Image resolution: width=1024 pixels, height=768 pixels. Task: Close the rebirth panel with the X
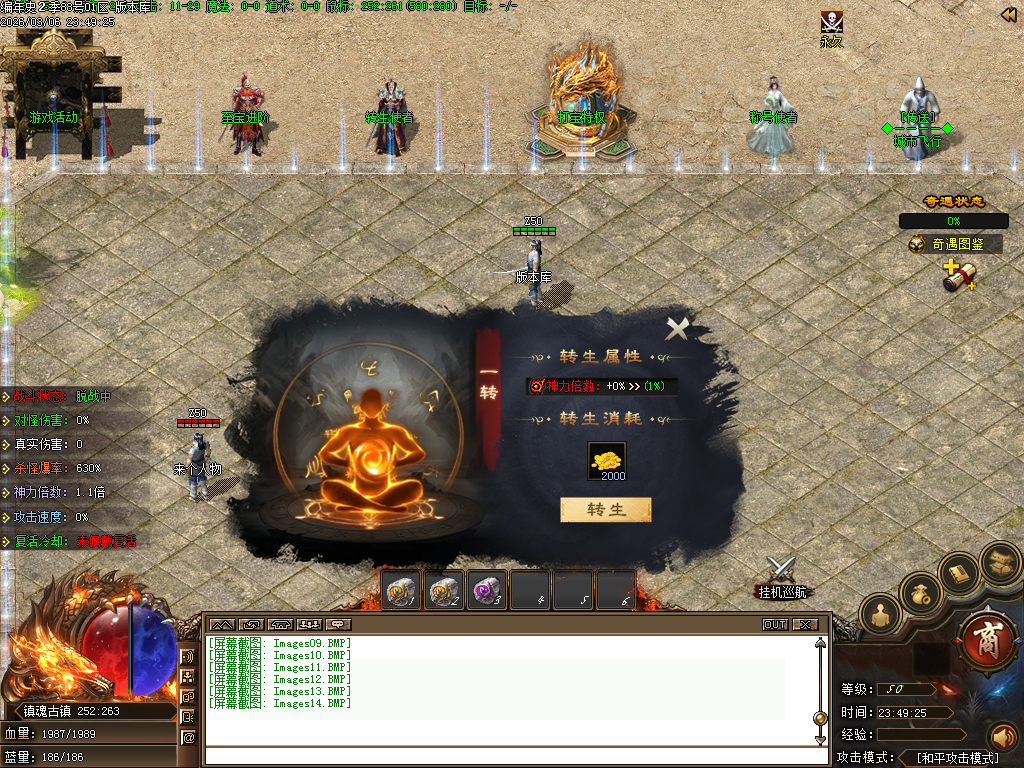coord(678,328)
